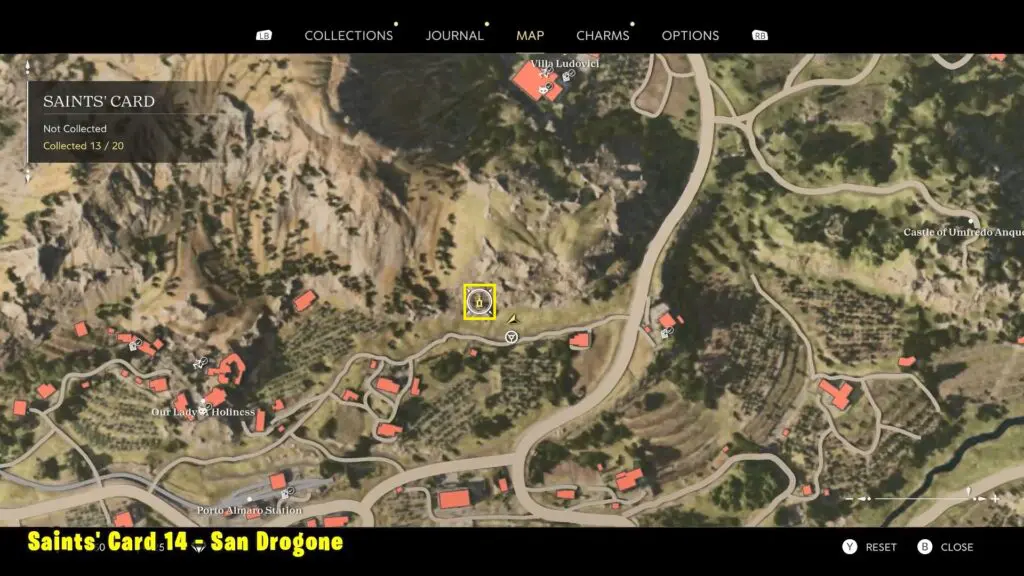Click the circled objective waypoint marker on road
The width and height of the screenshot is (1024, 576).
[511, 338]
